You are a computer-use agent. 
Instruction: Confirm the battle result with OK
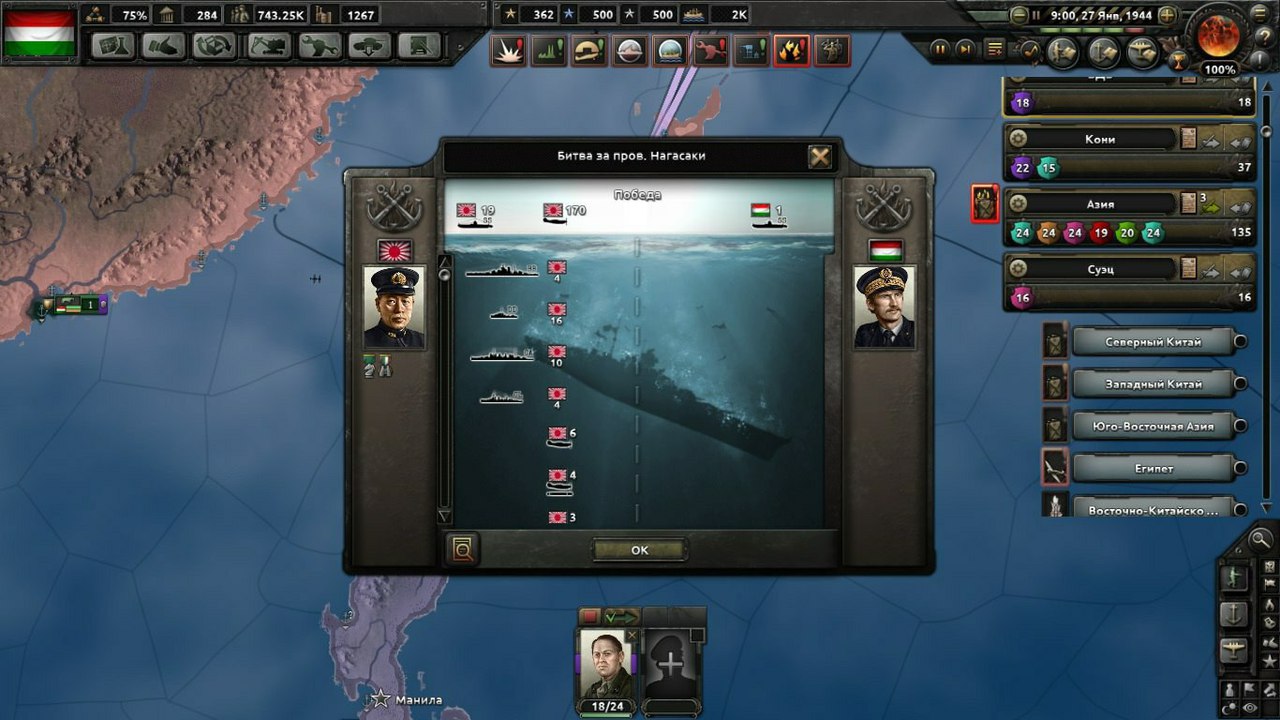point(639,550)
